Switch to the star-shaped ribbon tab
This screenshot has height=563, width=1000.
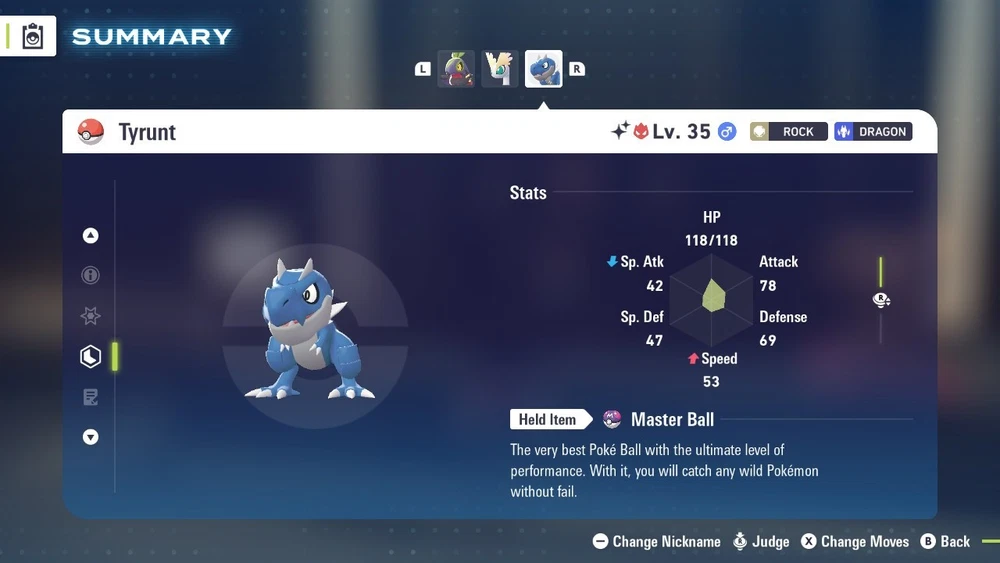[x=91, y=316]
